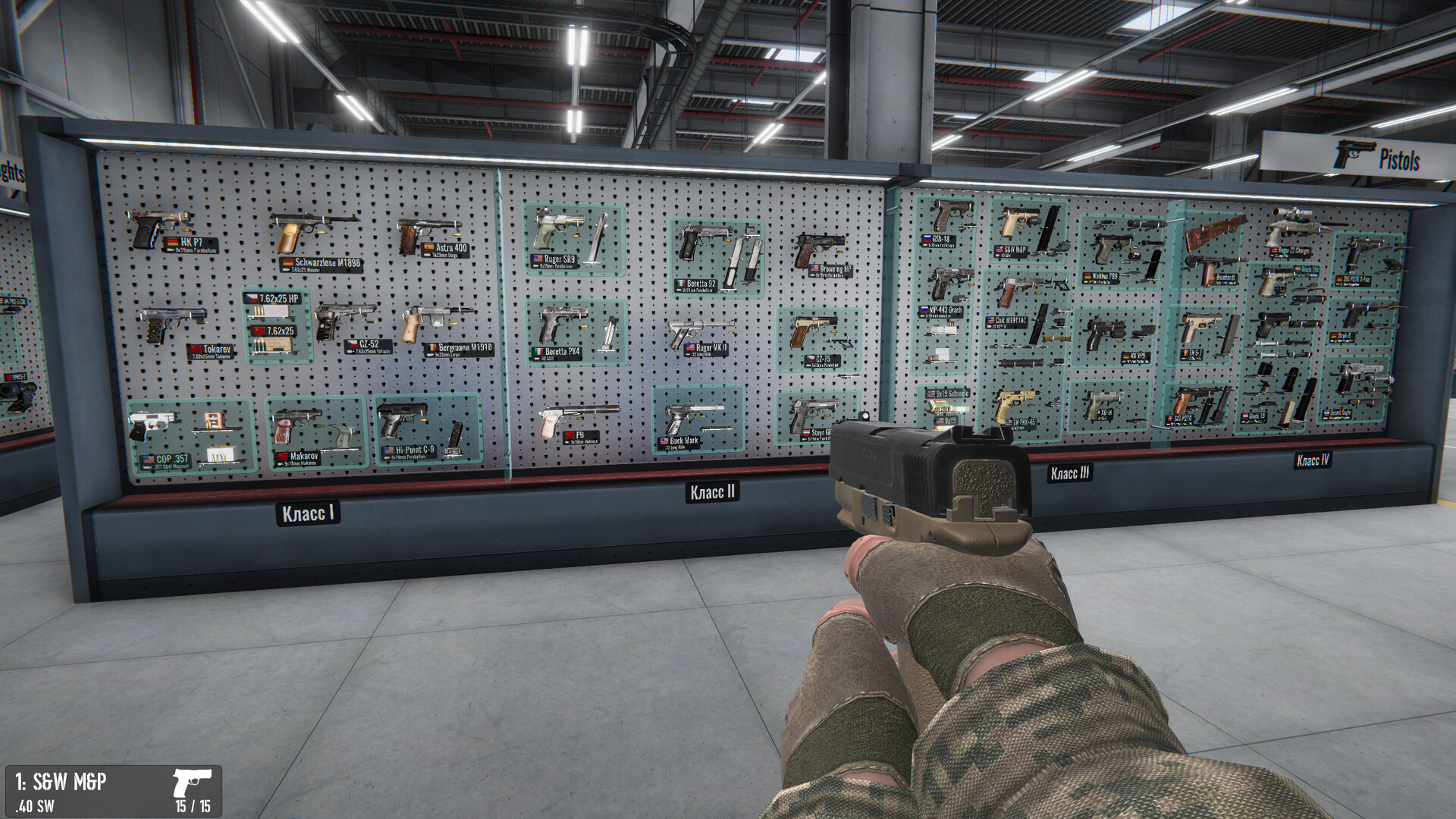Select the Класс I section label

307,513
